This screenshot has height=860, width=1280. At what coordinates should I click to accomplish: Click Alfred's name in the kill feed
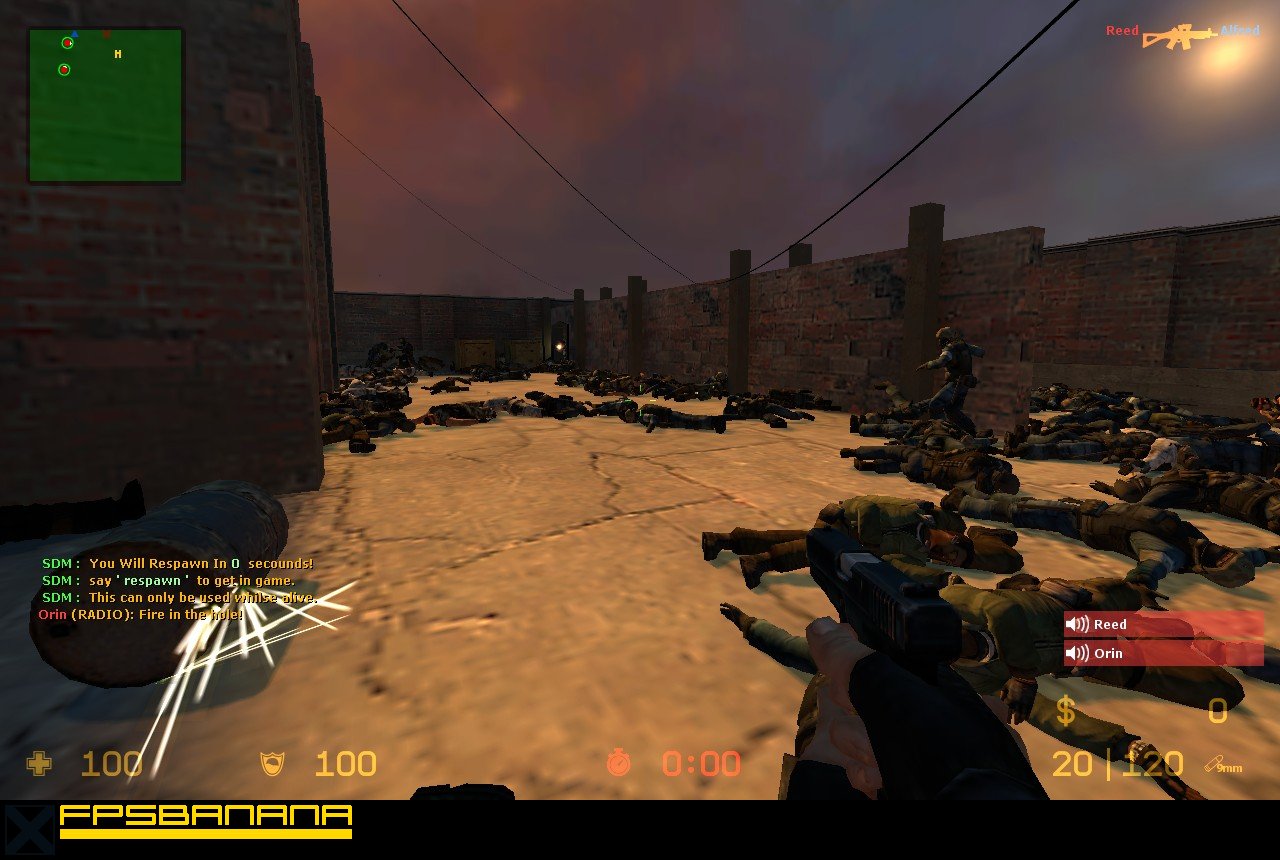[x=1240, y=30]
